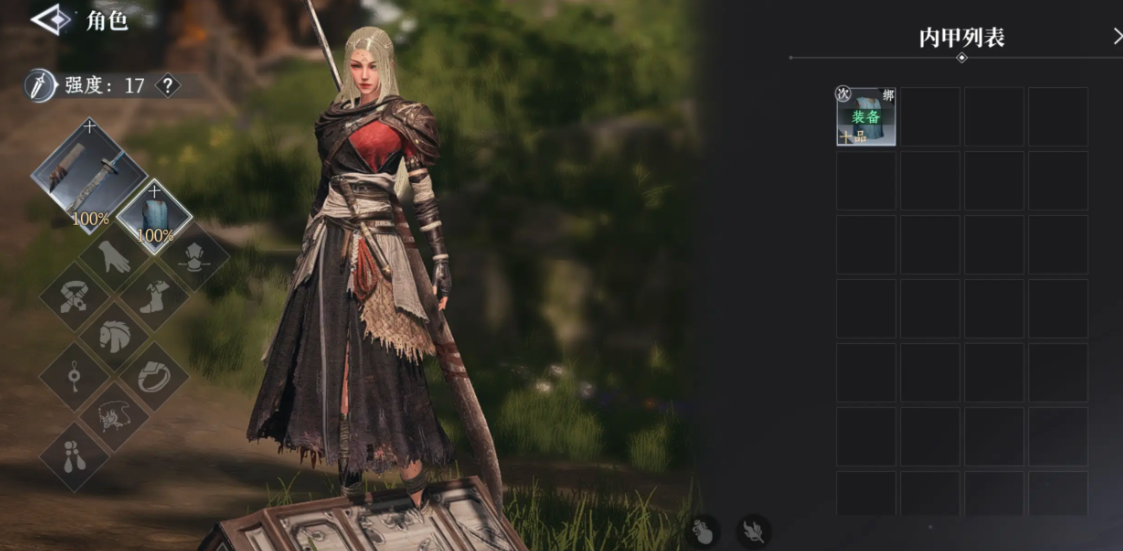Open the gloves equipment slot
Screen dimensions: 1123x551
pos(115,260)
